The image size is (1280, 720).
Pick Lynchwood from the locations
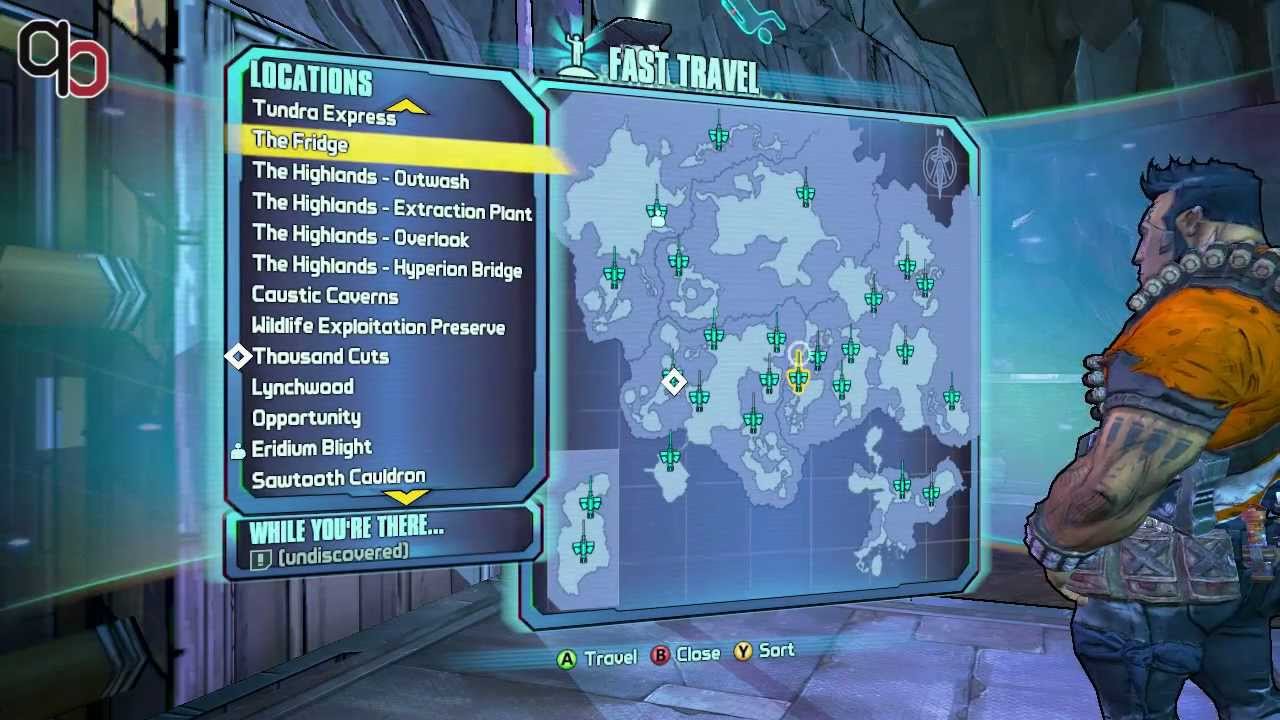pyautogui.click(x=302, y=387)
